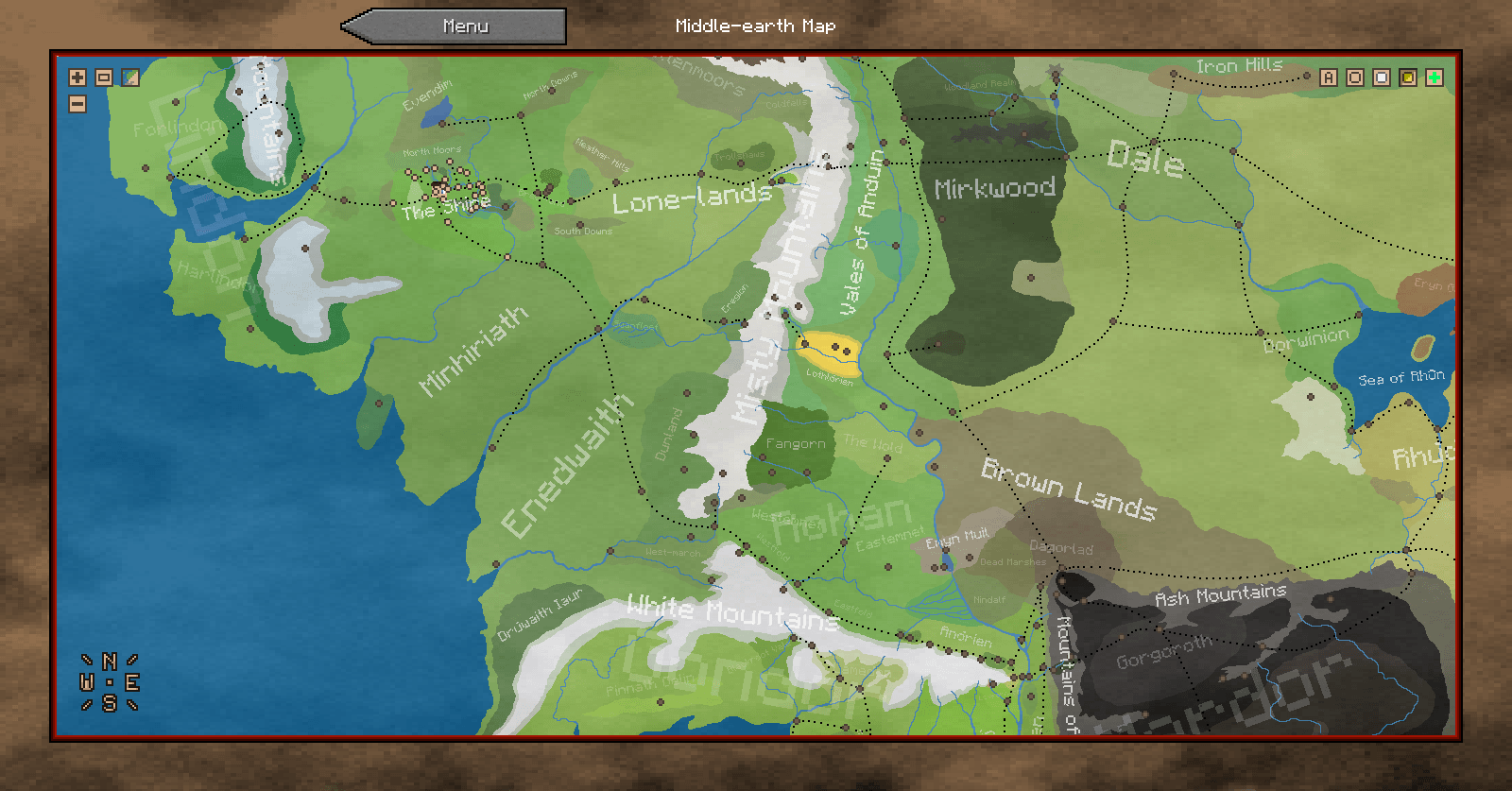Image resolution: width=1512 pixels, height=791 pixels.
Task: Select the terrain map view icon
Action: point(129,77)
